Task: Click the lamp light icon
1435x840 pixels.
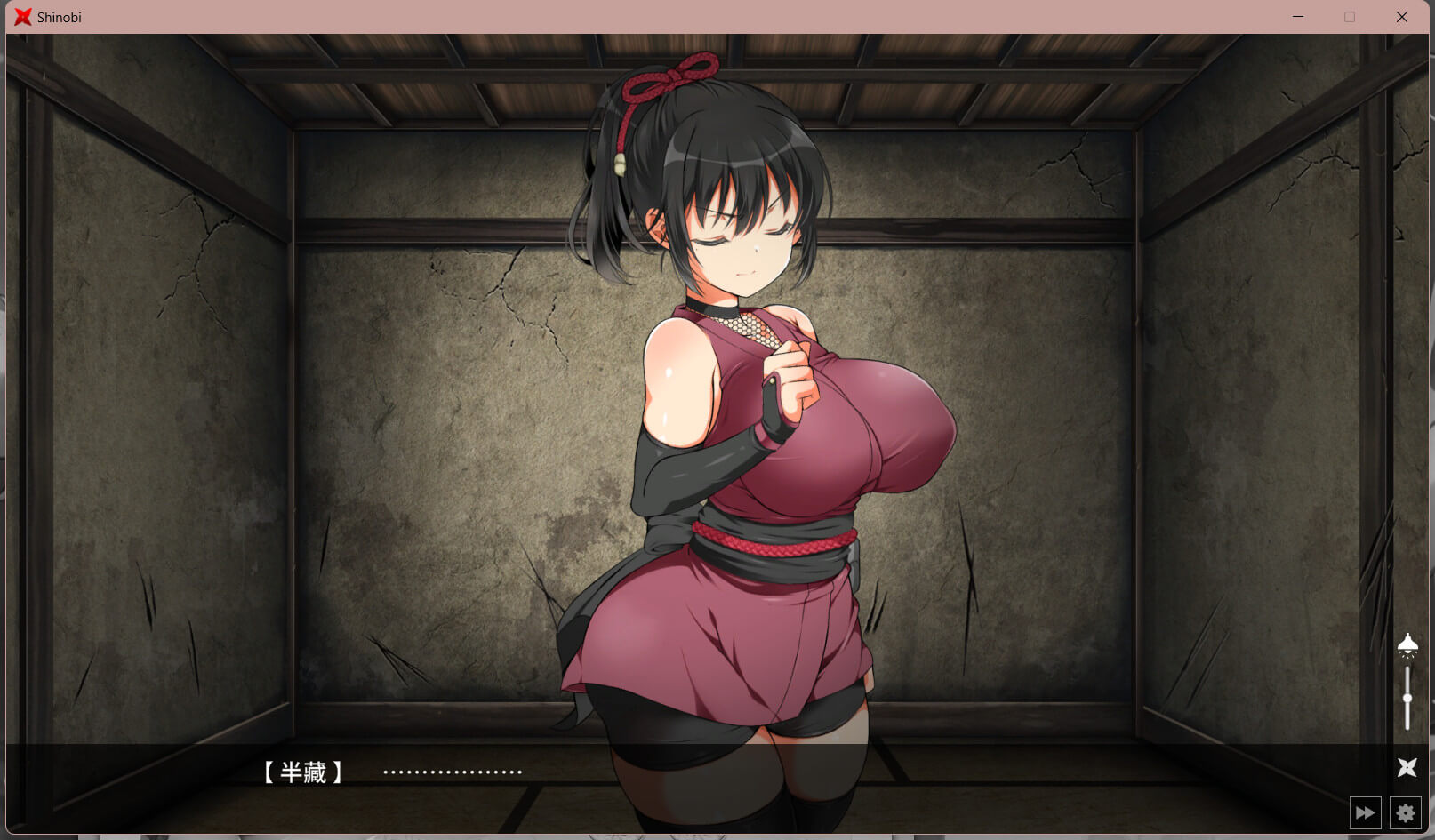Action: (x=1407, y=644)
